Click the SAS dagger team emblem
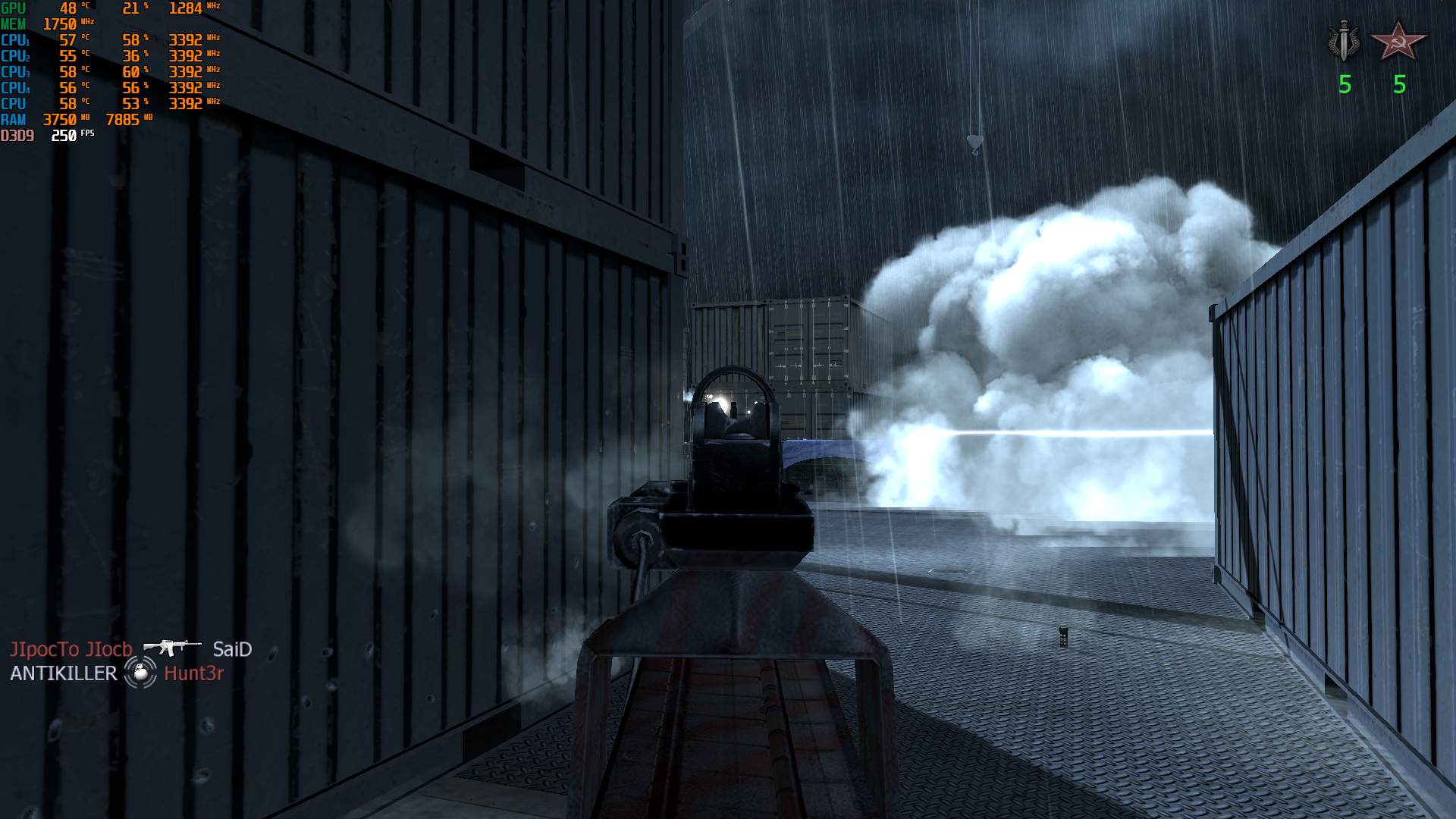 point(1345,42)
